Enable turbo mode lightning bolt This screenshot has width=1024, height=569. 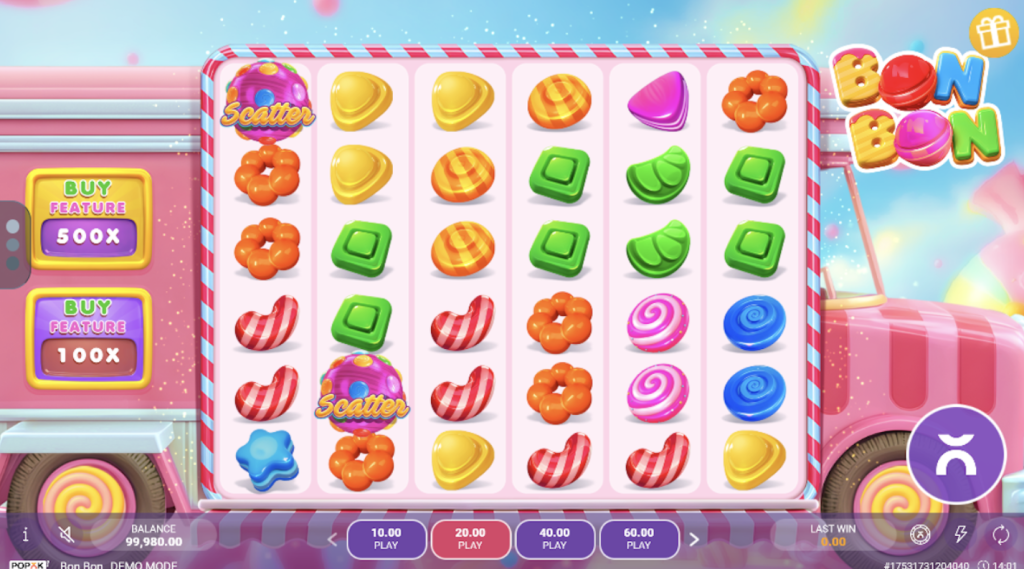(961, 534)
